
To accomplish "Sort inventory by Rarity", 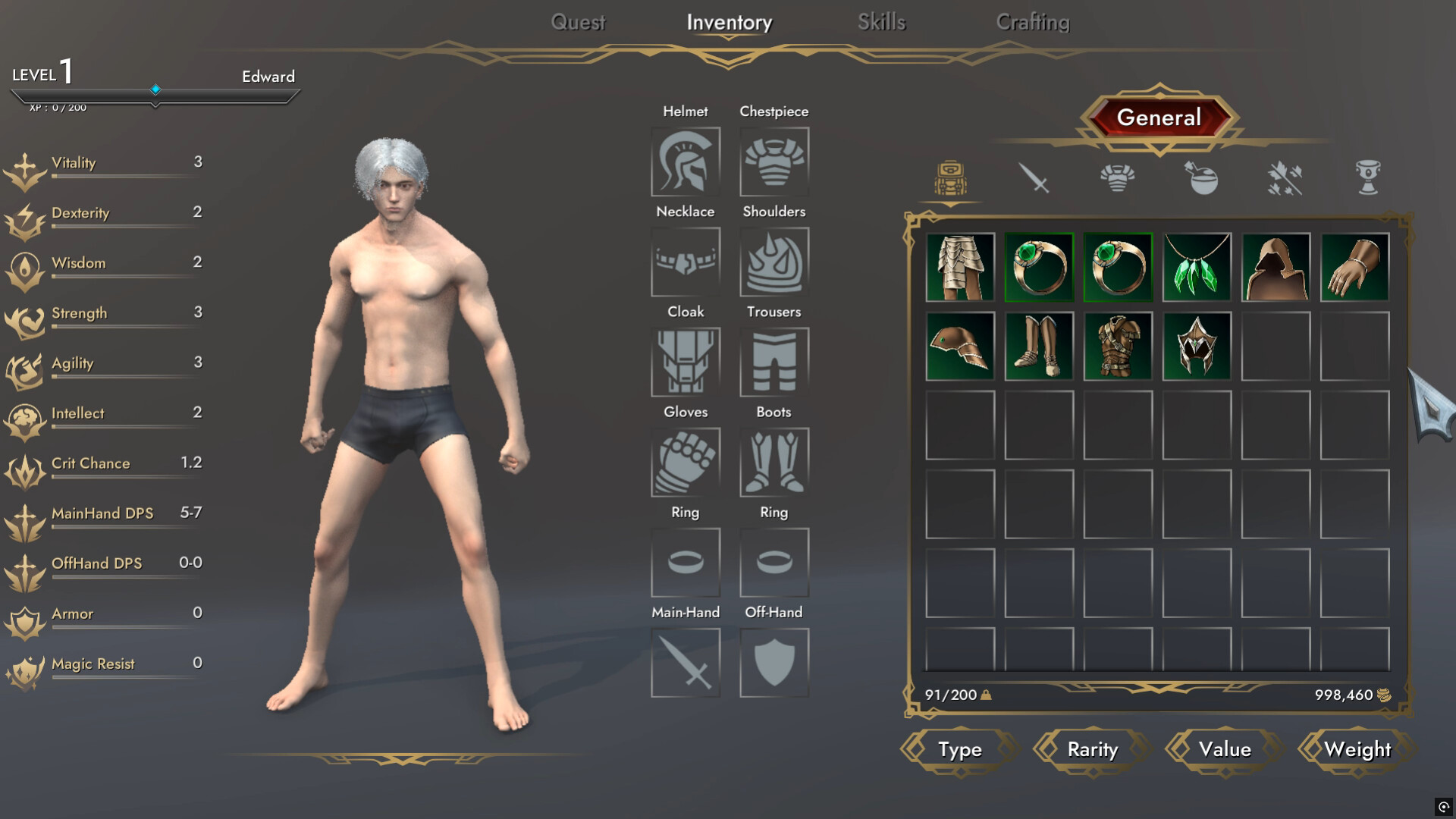I will [1090, 749].
